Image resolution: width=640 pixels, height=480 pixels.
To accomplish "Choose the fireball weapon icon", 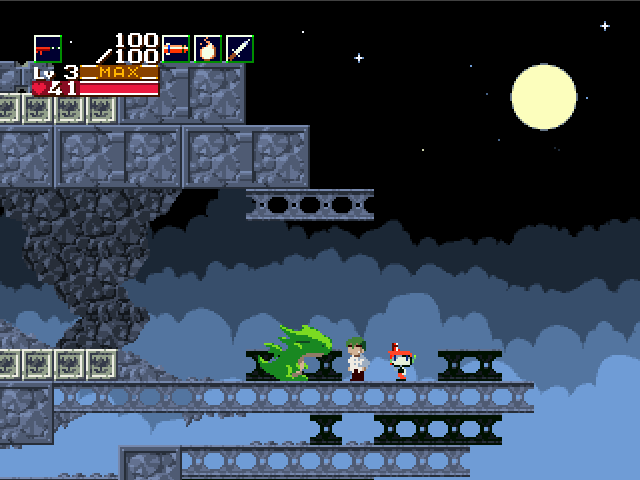I will point(208,49).
